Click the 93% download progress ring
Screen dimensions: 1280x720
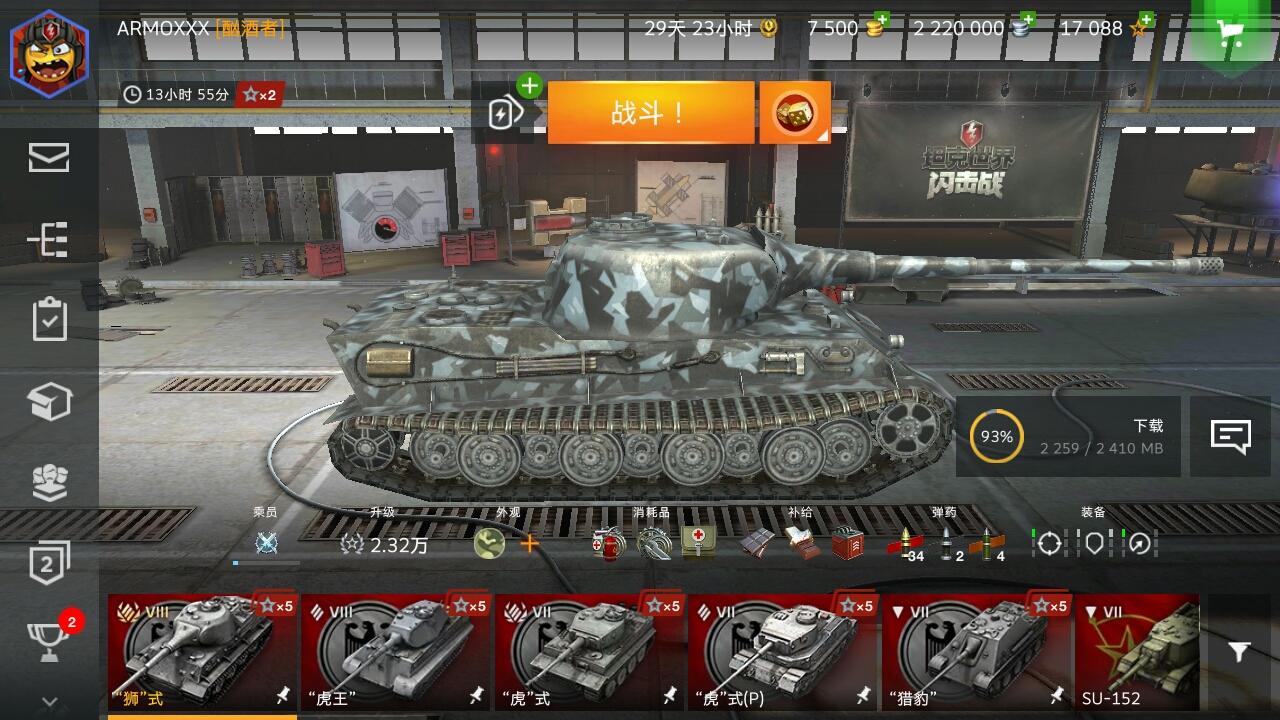pyautogui.click(x=995, y=436)
